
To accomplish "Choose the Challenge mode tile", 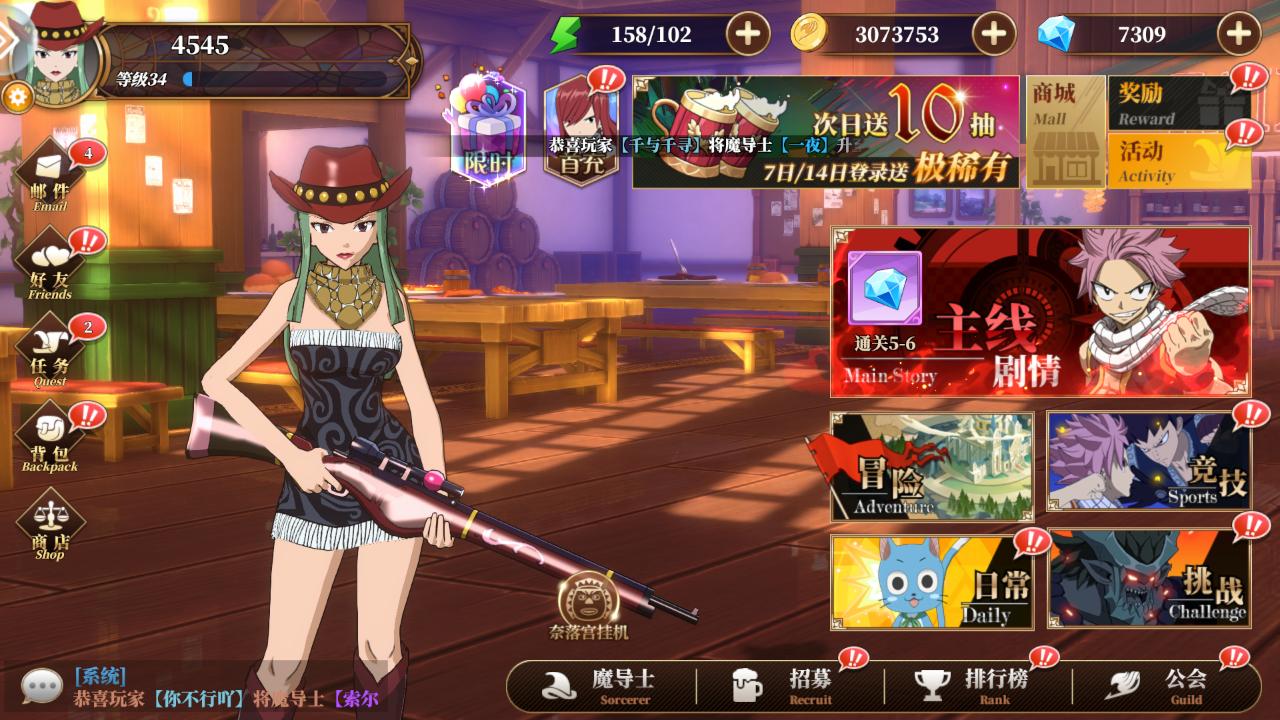I will 1148,581.
